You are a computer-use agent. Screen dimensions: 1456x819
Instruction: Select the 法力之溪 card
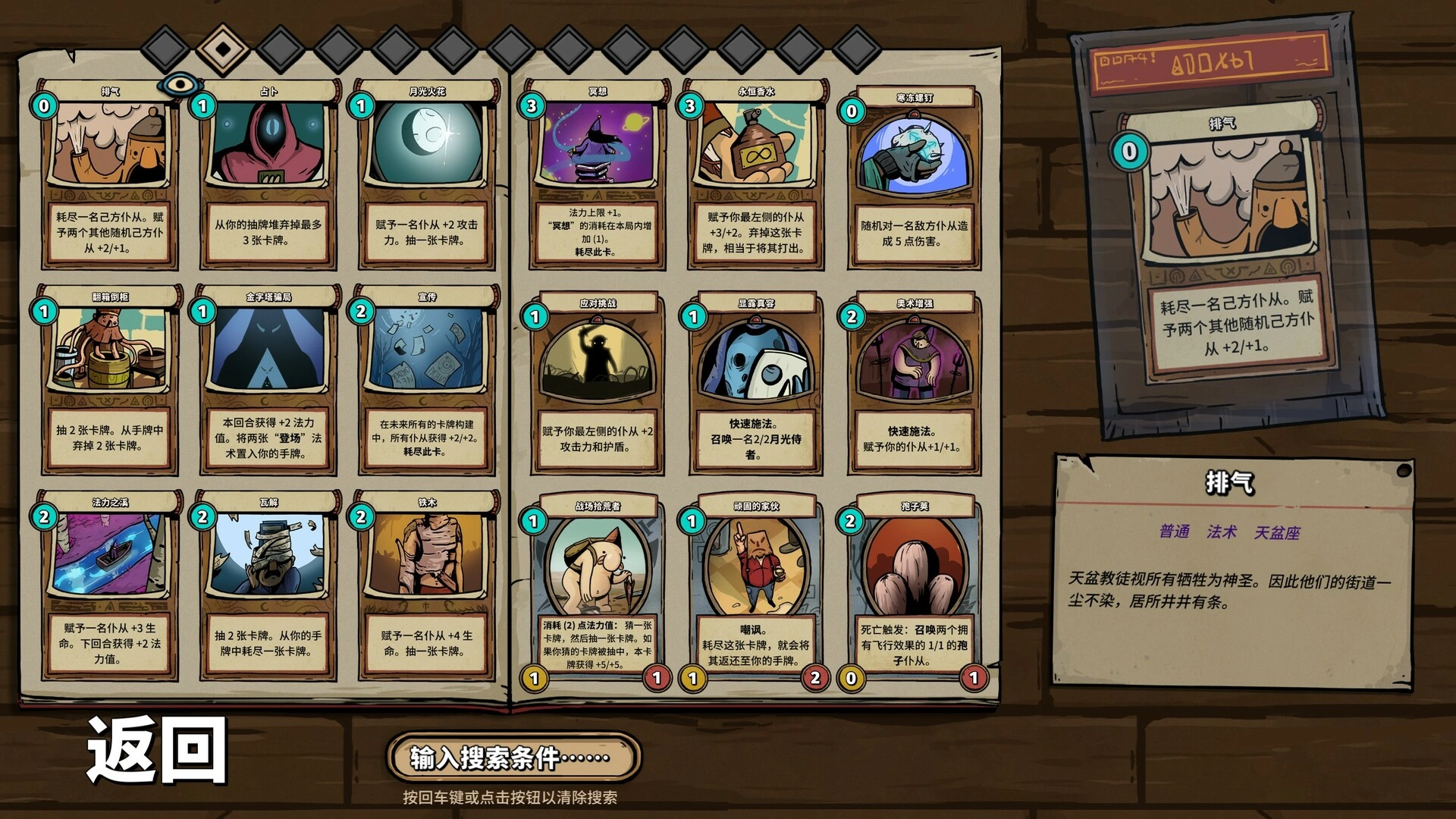110,585
